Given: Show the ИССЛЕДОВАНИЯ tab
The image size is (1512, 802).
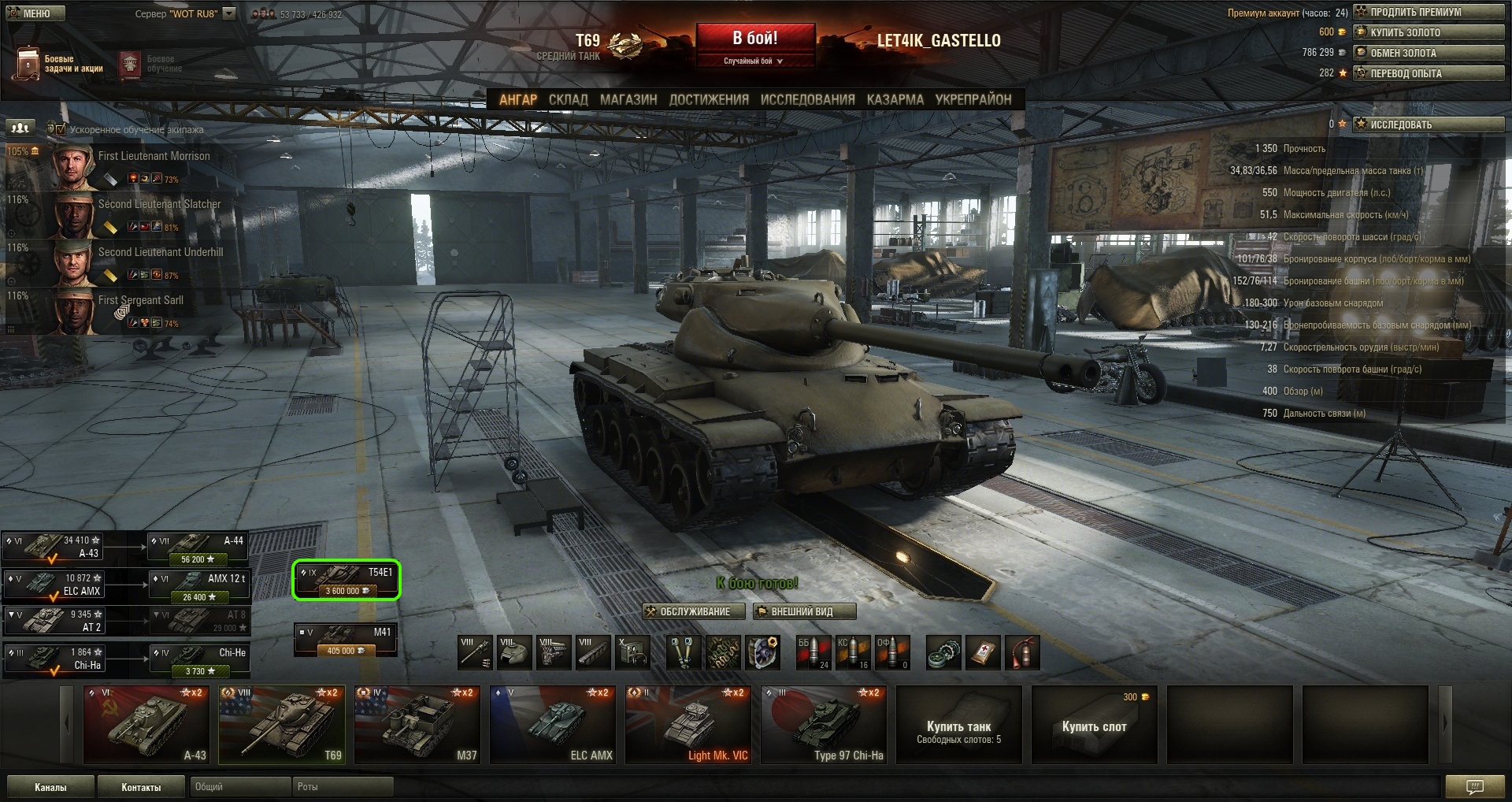Looking at the screenshot, I should [x=807, y=99].
